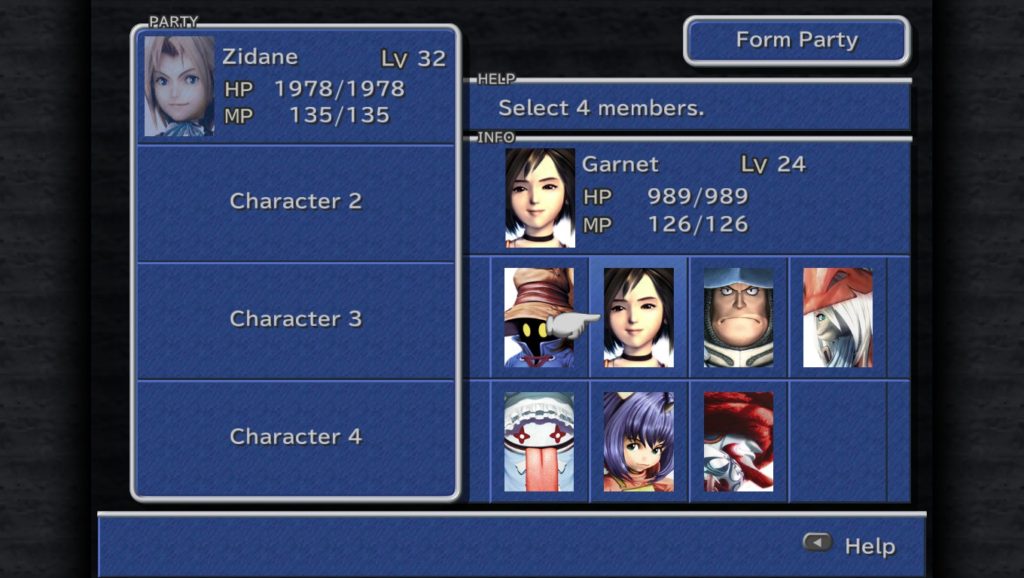Add Steiner the armored knight portrait
Image resolution: width=1024 pixels, height=578 pixels.
(x=738, y=318)
